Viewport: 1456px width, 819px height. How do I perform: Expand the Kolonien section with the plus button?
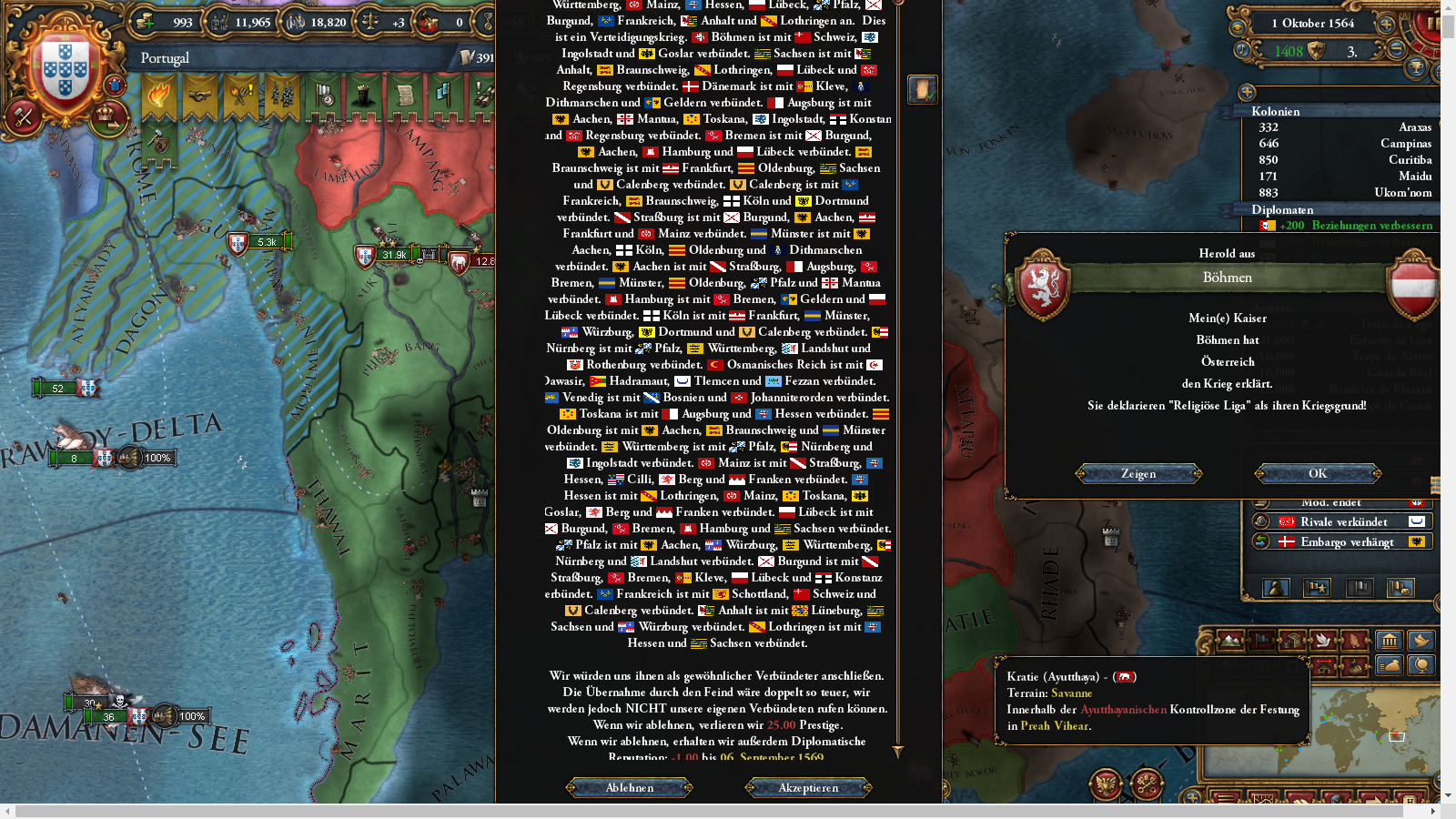1247,93
